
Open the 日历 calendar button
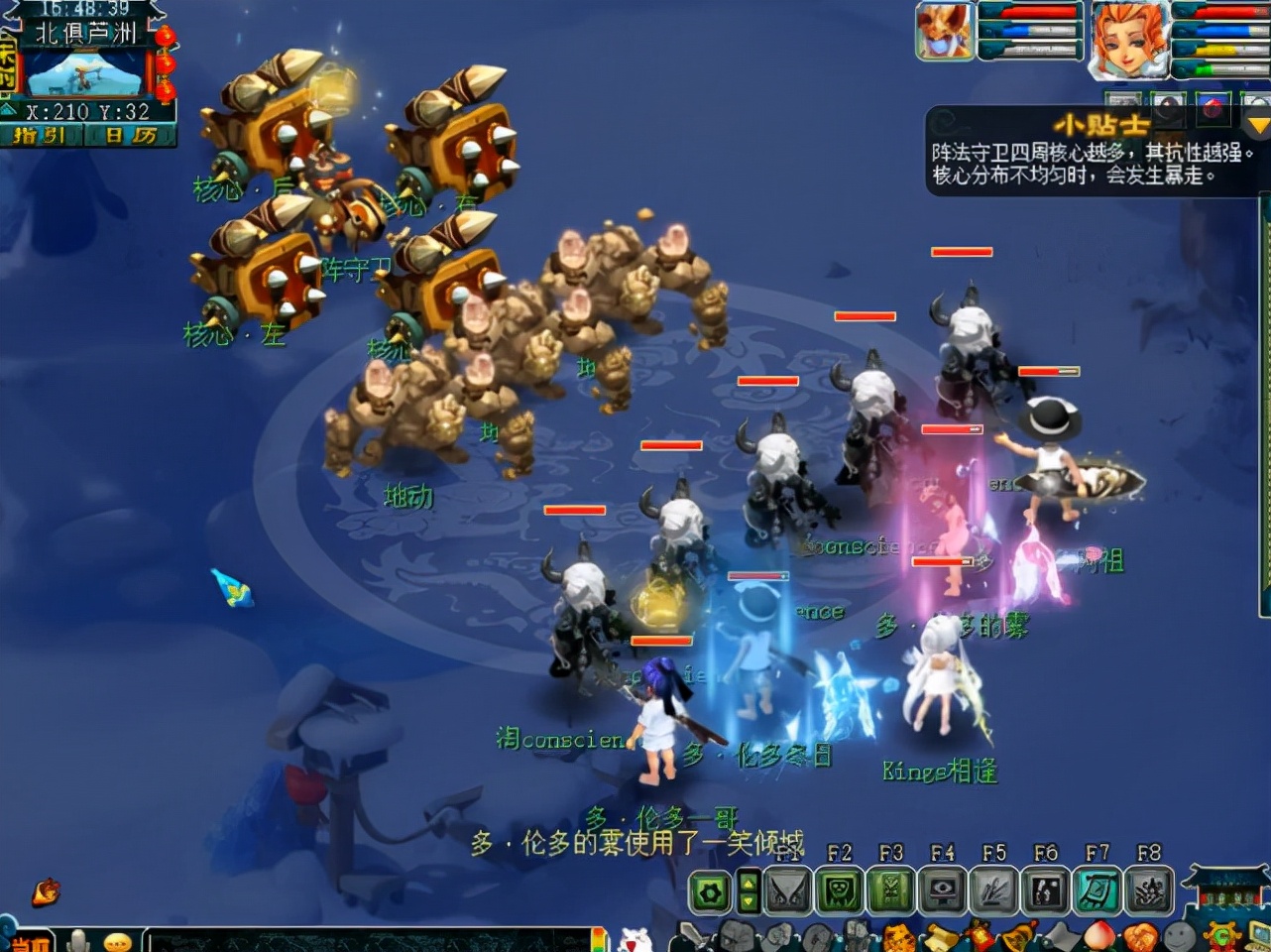click(130, 136)
